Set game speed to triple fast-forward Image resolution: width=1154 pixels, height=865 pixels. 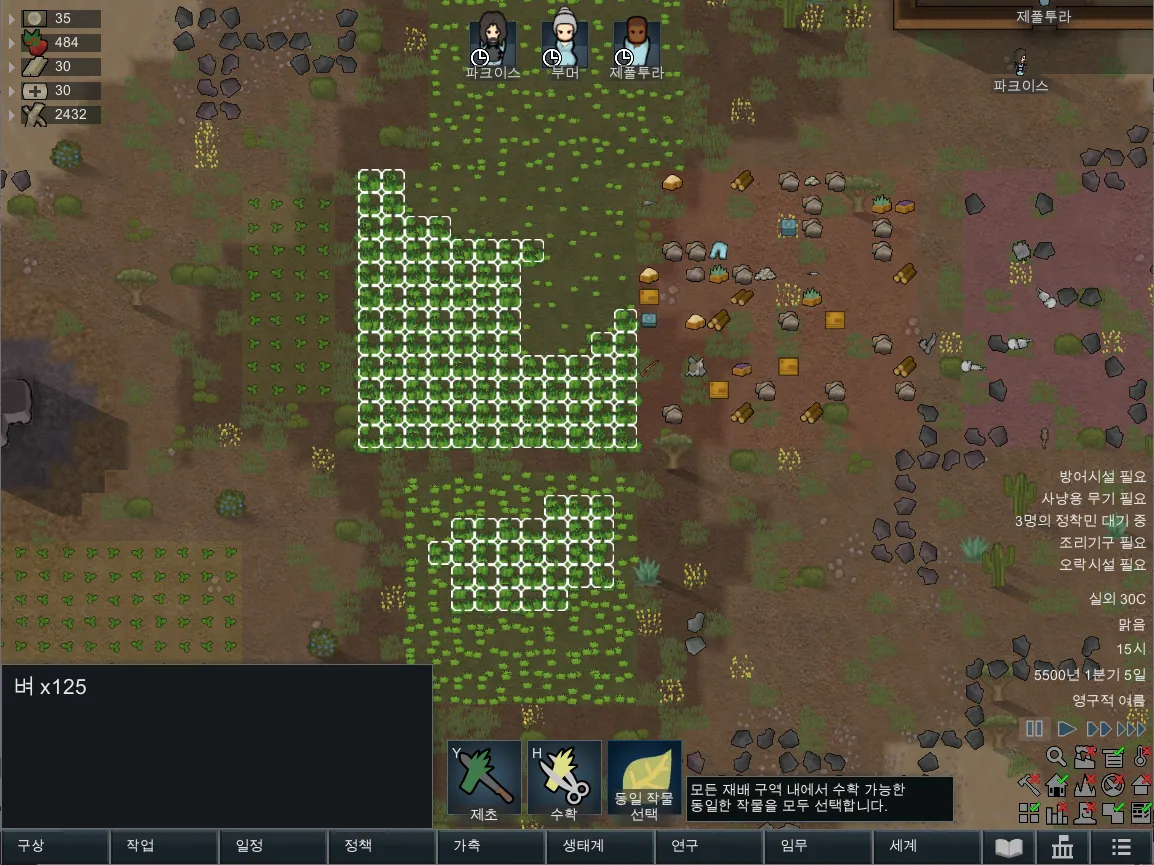(1132, 729)
